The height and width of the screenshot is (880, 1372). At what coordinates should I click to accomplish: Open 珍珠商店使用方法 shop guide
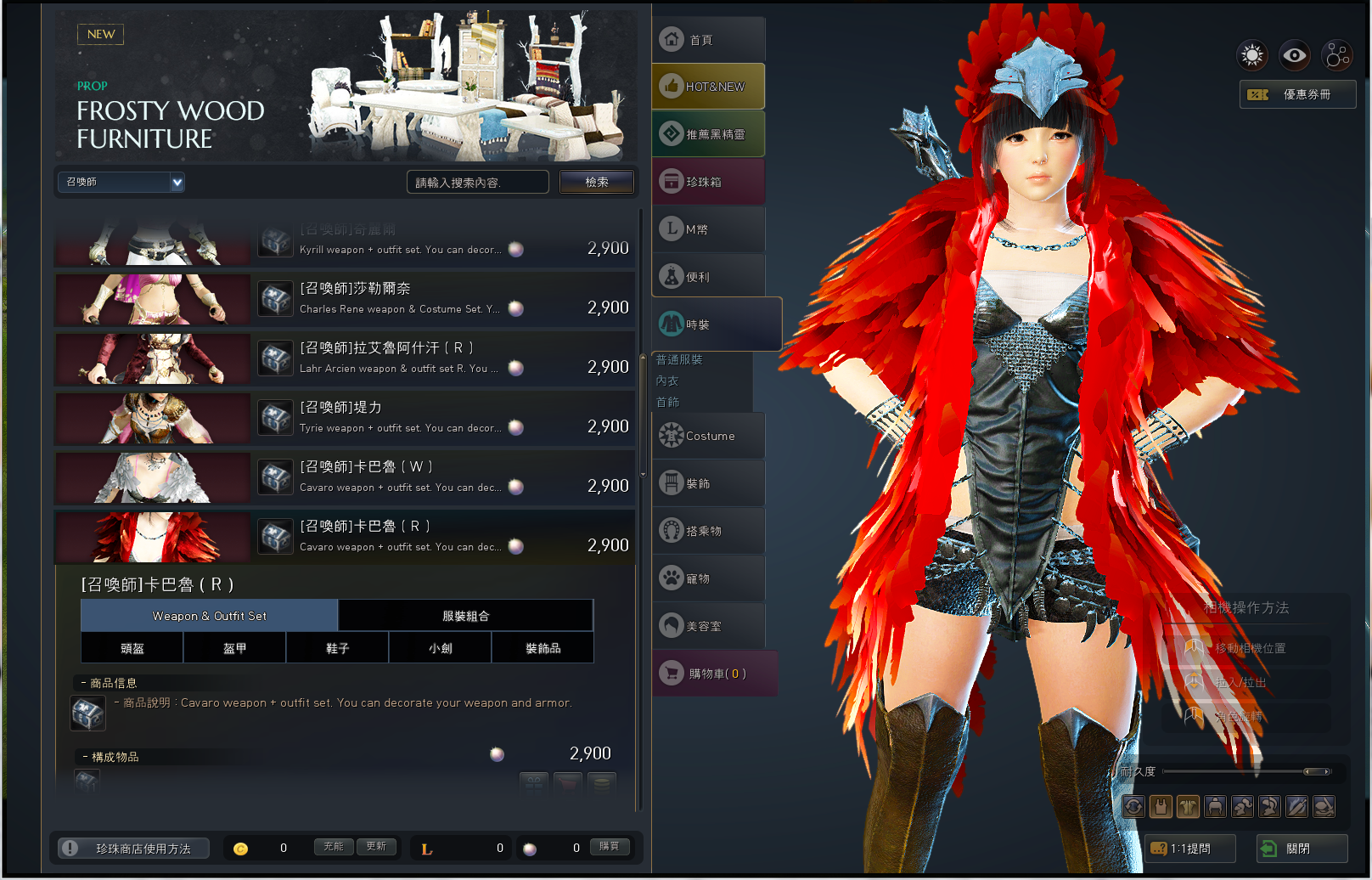134,849
